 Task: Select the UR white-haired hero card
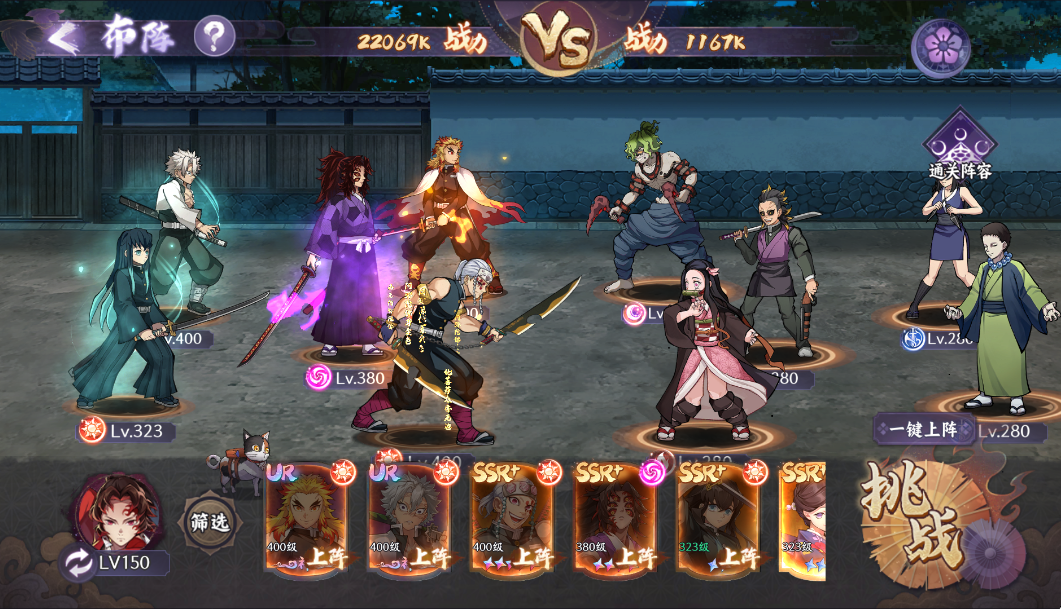pos(409,518)
